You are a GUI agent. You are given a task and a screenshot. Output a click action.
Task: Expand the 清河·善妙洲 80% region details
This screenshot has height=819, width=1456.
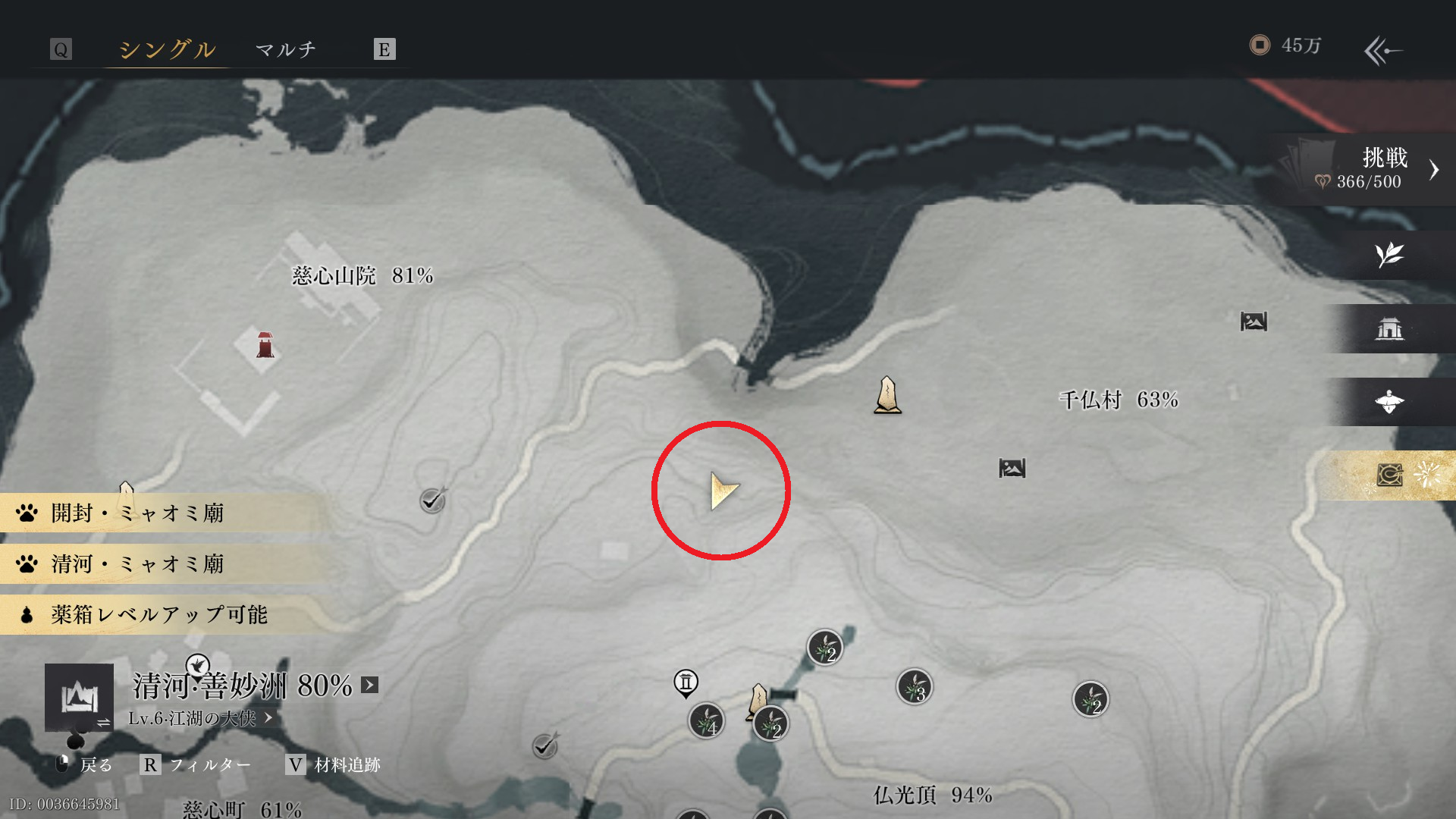click(x=369, y=686)
